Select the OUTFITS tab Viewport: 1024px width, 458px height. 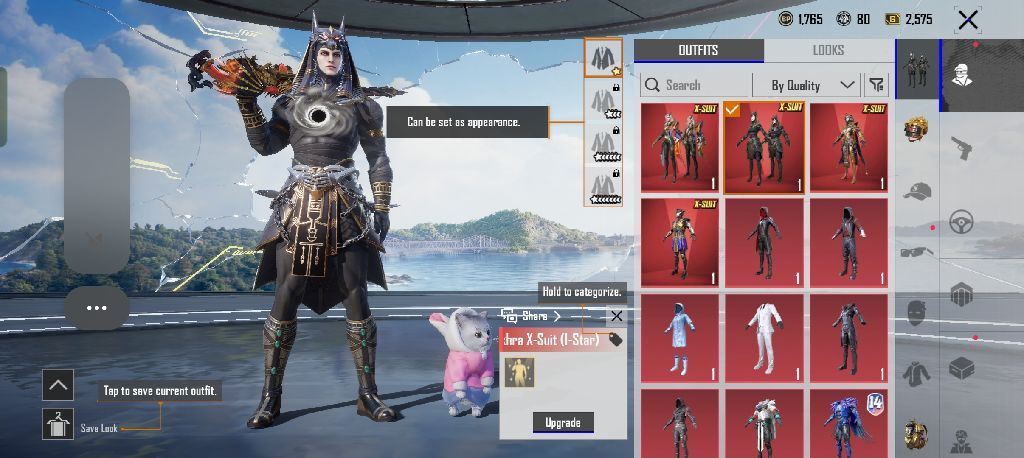[x=698, y=50]
